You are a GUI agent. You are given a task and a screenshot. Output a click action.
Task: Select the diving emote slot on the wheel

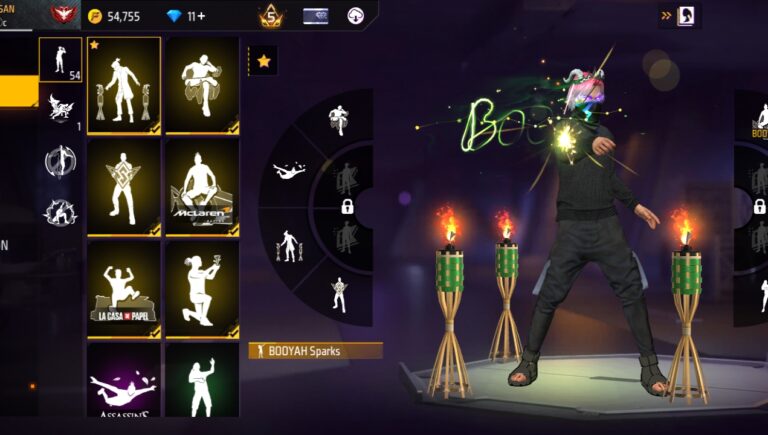pyautogui.click(x=291, y=172)
